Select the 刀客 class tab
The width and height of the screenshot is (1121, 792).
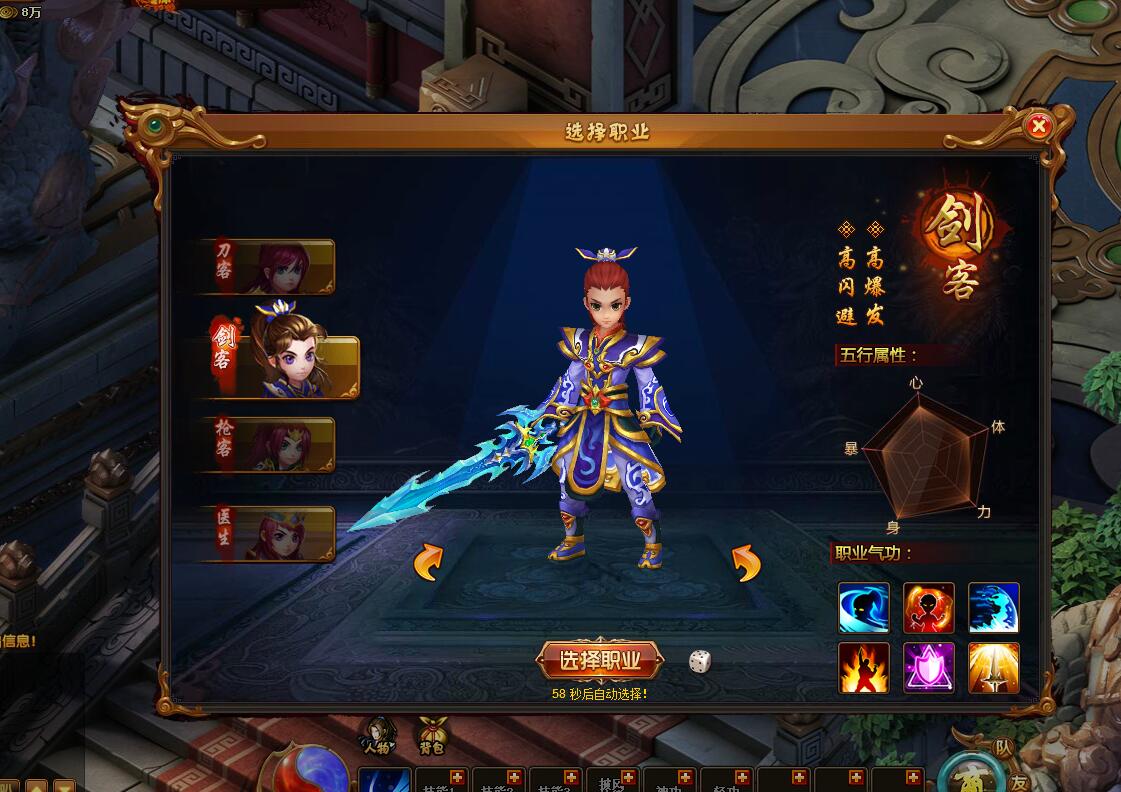268,266
